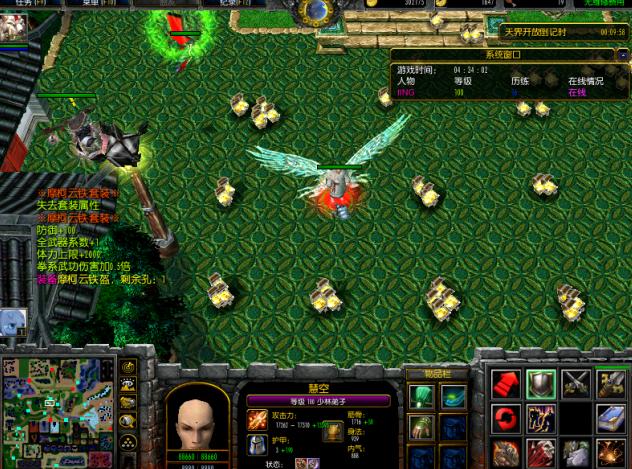Open the blue book ability icon
The image size is (632, 469).
[x=611, y=417]
